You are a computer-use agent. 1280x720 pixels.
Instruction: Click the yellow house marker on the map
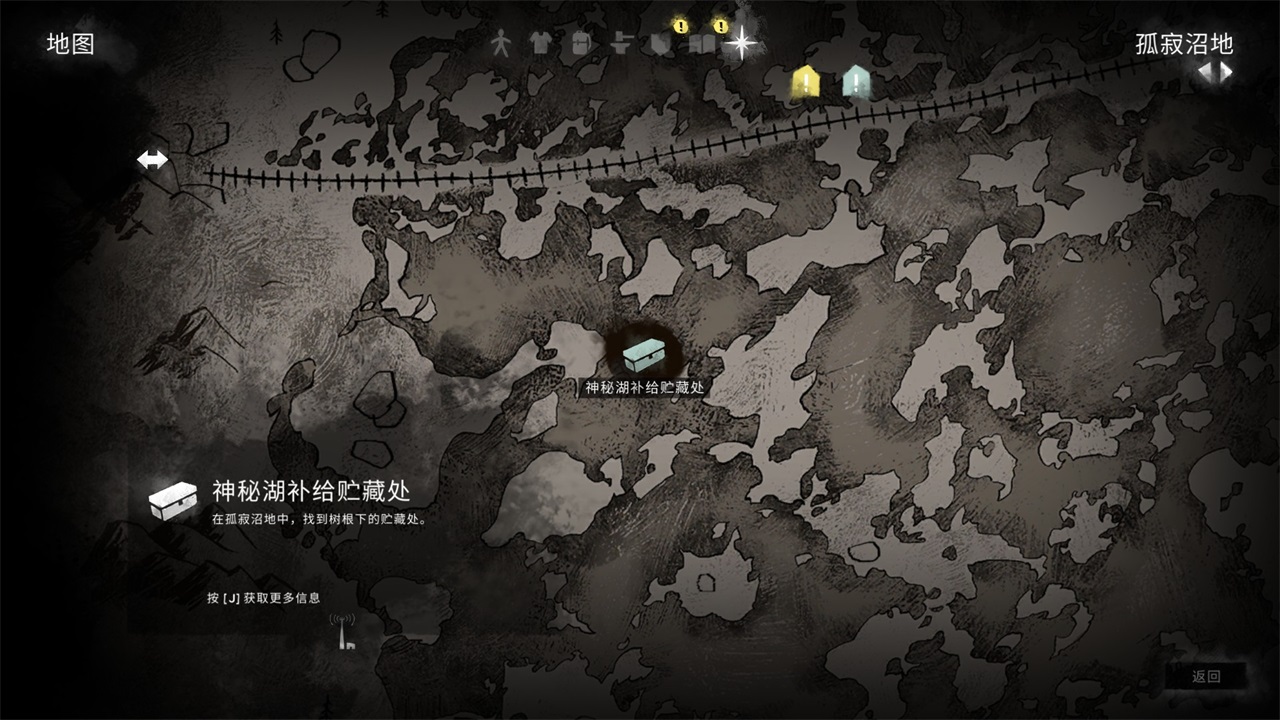click(806, 82)
